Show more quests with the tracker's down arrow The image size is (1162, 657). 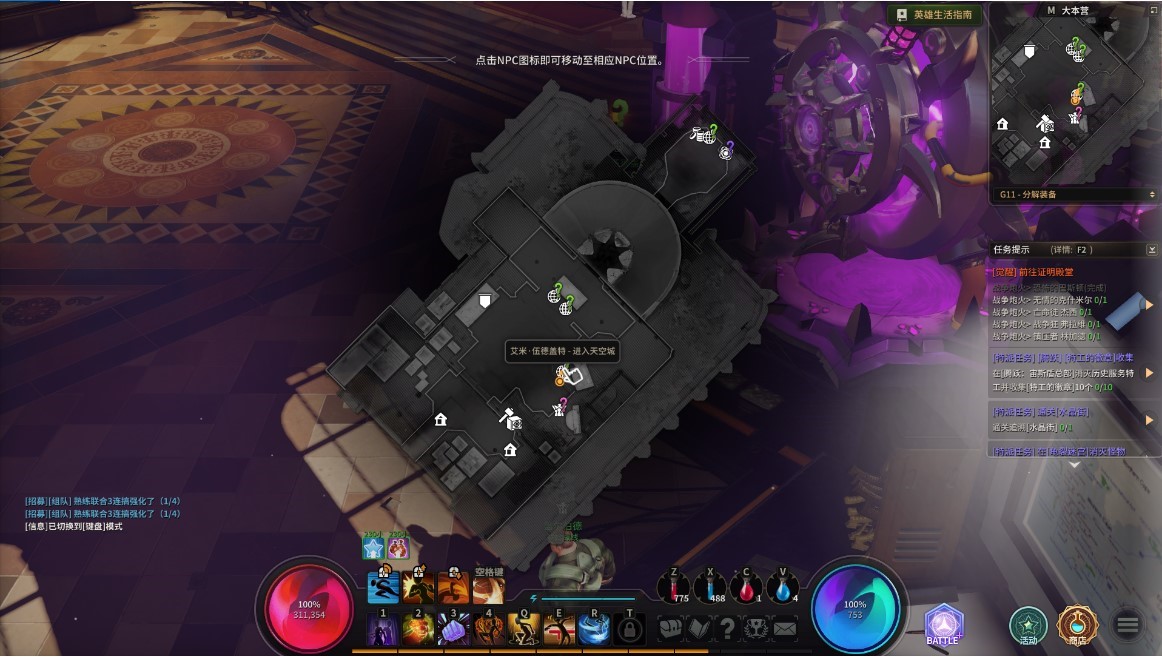pos(1074,465)
